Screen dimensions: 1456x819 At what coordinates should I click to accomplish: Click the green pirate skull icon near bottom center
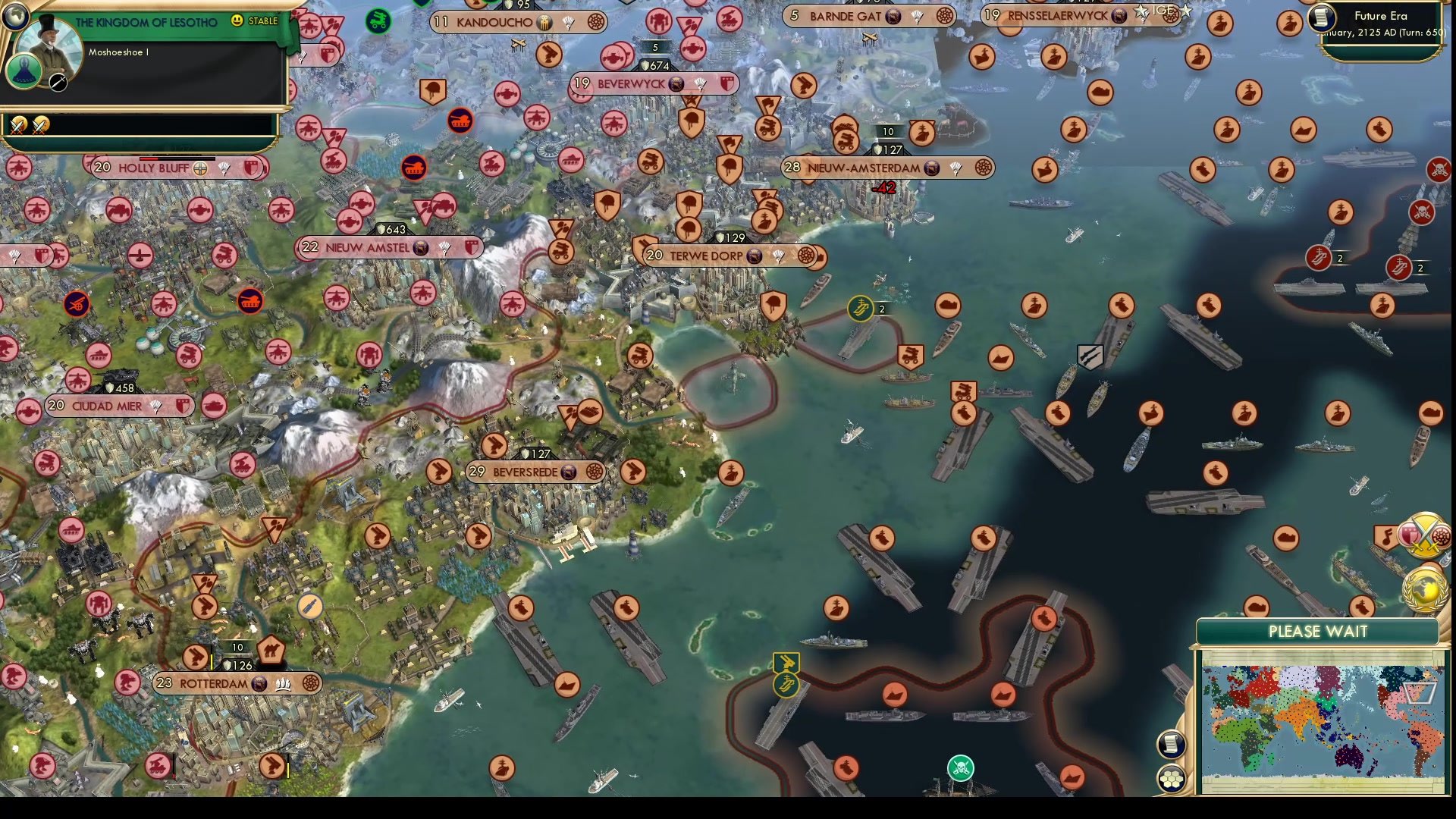960,767
